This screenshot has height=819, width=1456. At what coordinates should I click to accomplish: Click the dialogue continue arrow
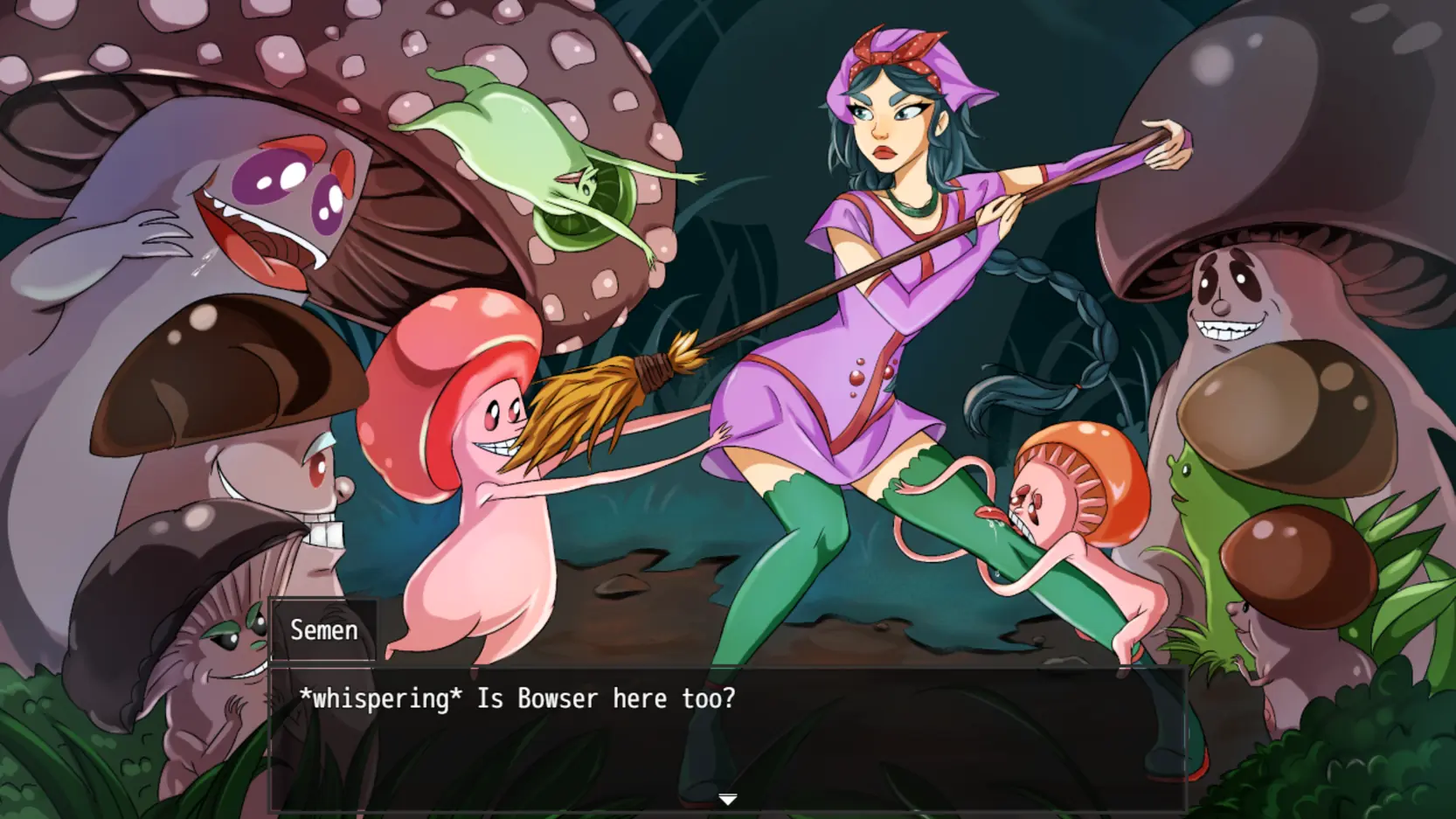coord(727,799)
